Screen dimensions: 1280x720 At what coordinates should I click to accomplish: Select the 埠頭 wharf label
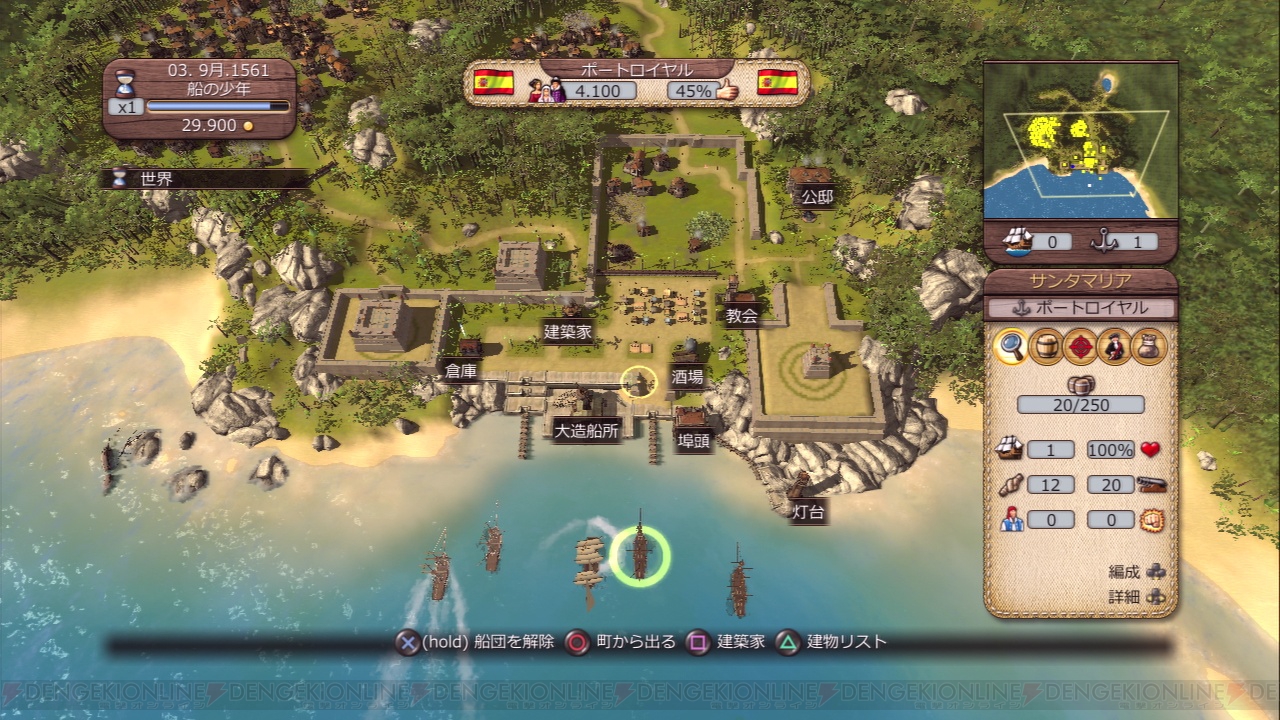(693, 441)
